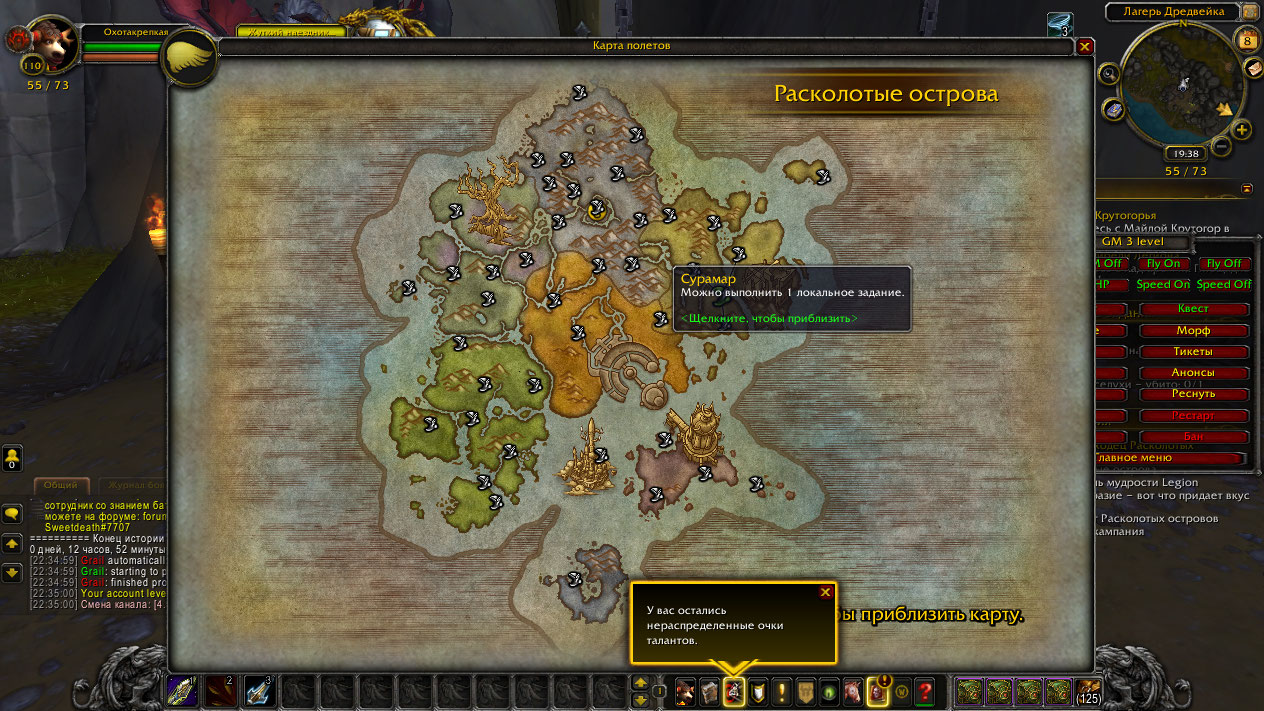Switch to the Общий chat tab
Viewport: 1264px width, 711px height.
pyautogui.click(x=61, y=485)
